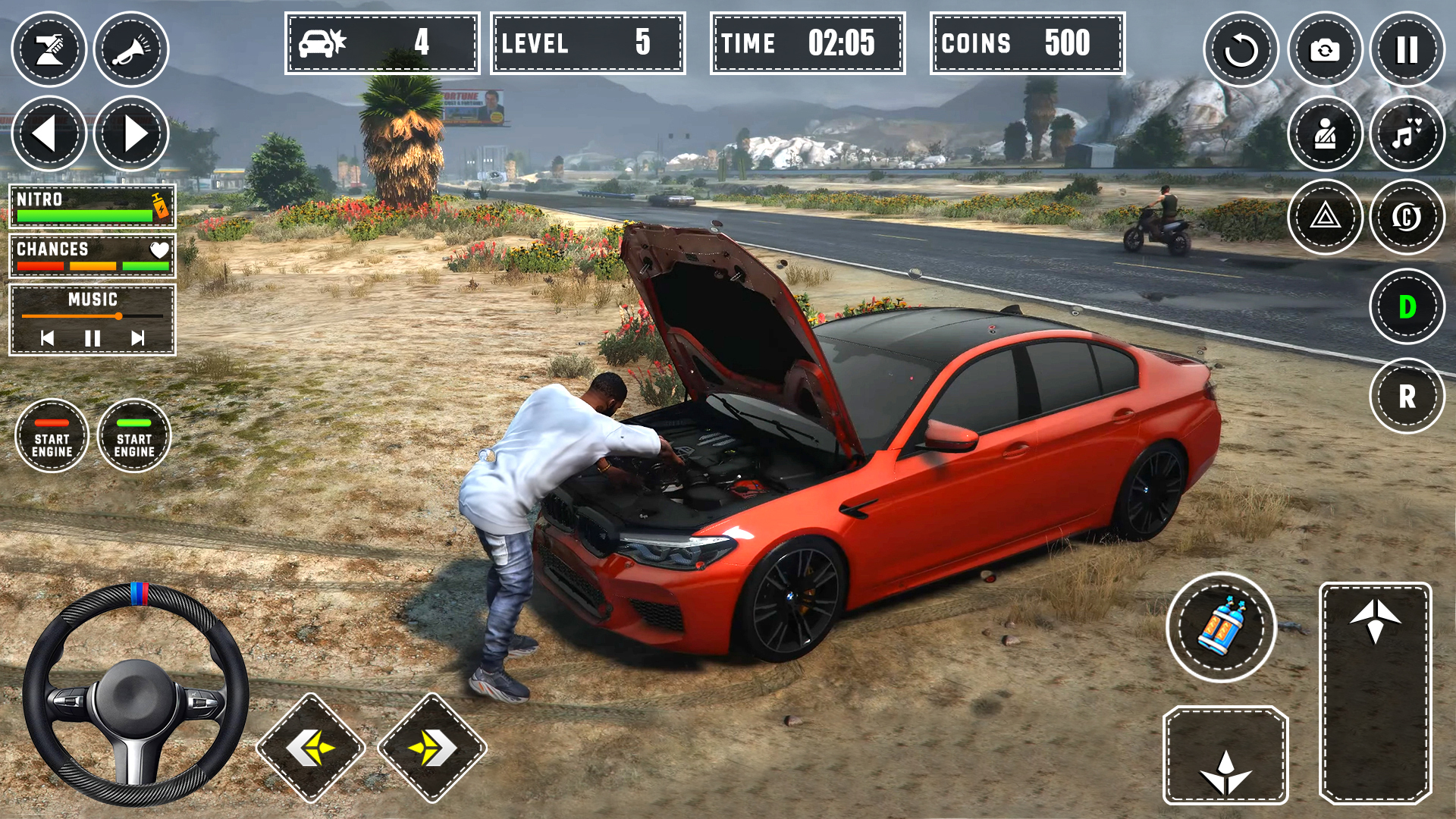Pause the music playback
Screen dimensions: 1456x819
pyautogui.click(x=93, y=338)
